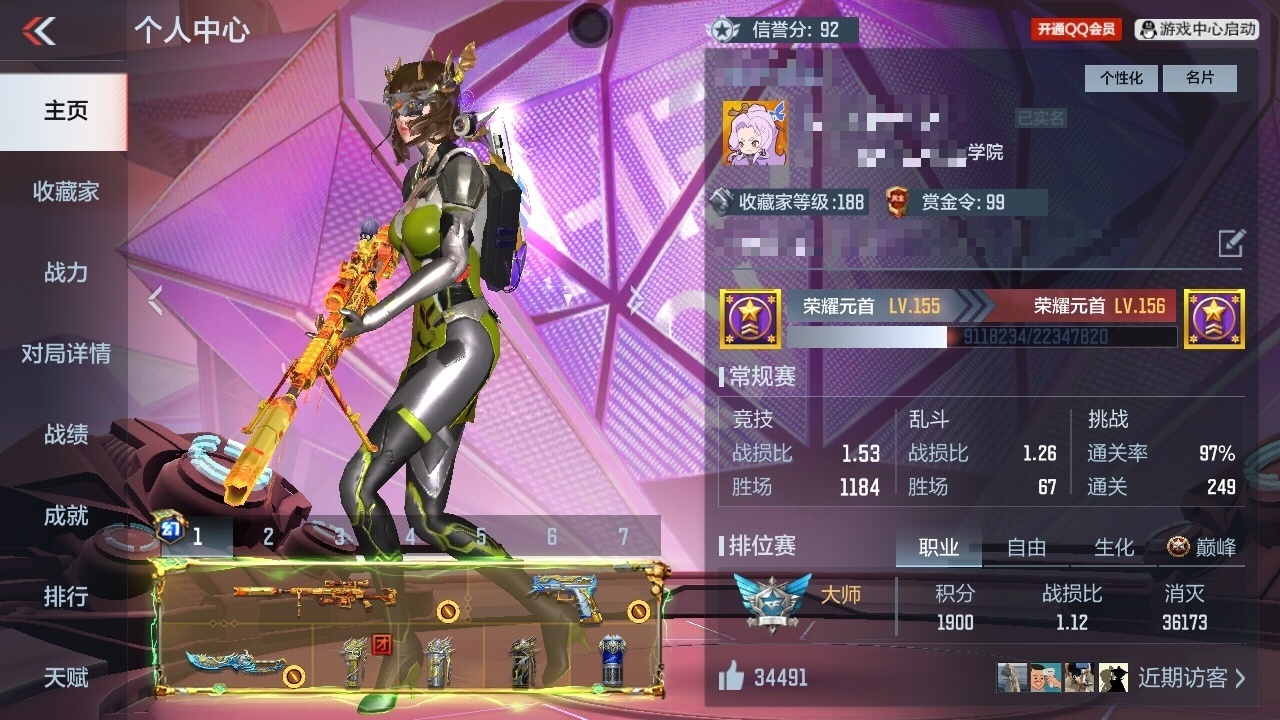Open the 天赋 talents page
The image size is (1280, 720).
pos(65,678)
